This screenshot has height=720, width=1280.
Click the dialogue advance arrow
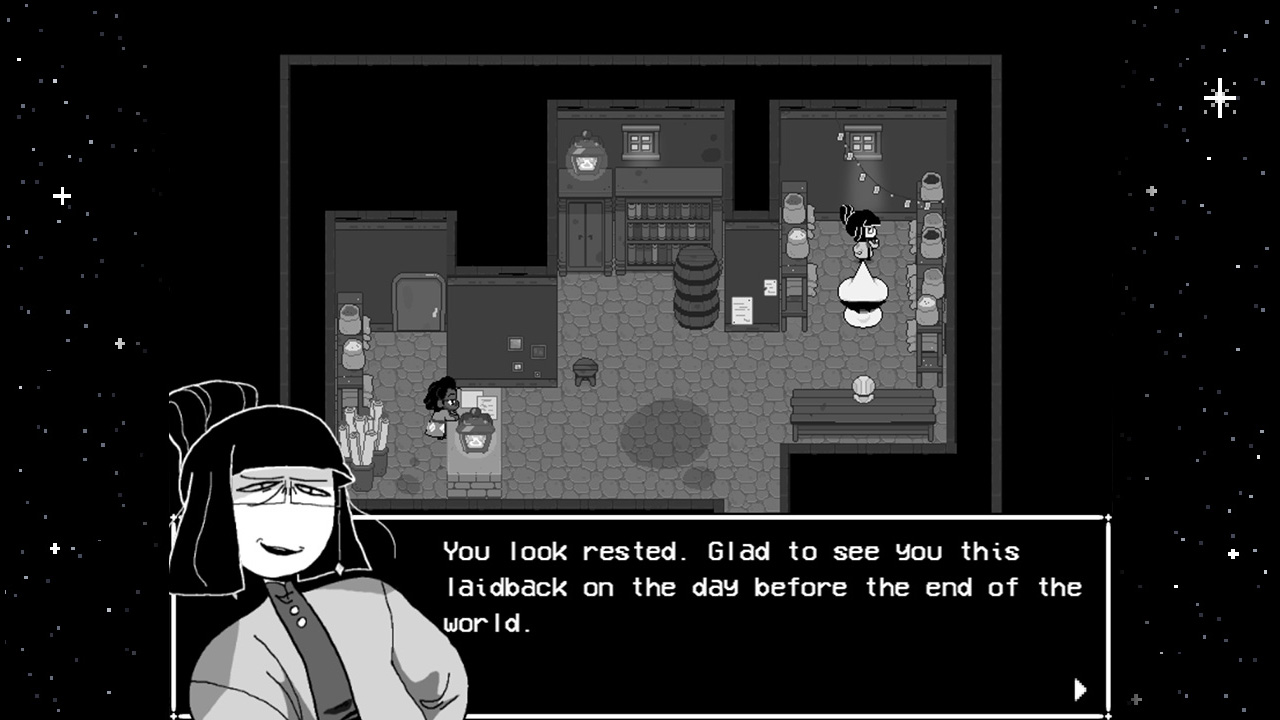(1081, 690)
